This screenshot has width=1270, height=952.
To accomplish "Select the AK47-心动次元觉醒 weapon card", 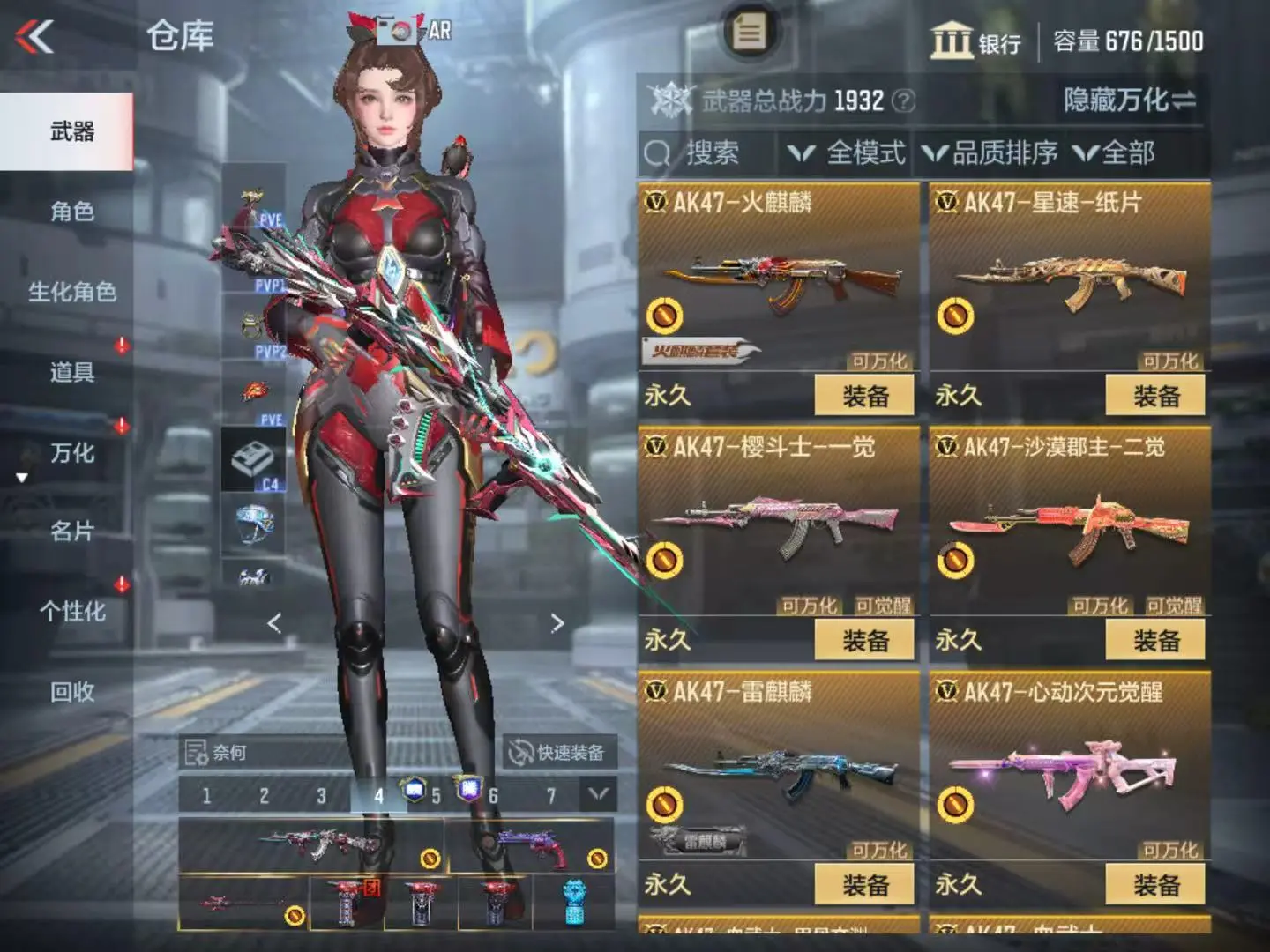I will click(x=1069, y=767).
